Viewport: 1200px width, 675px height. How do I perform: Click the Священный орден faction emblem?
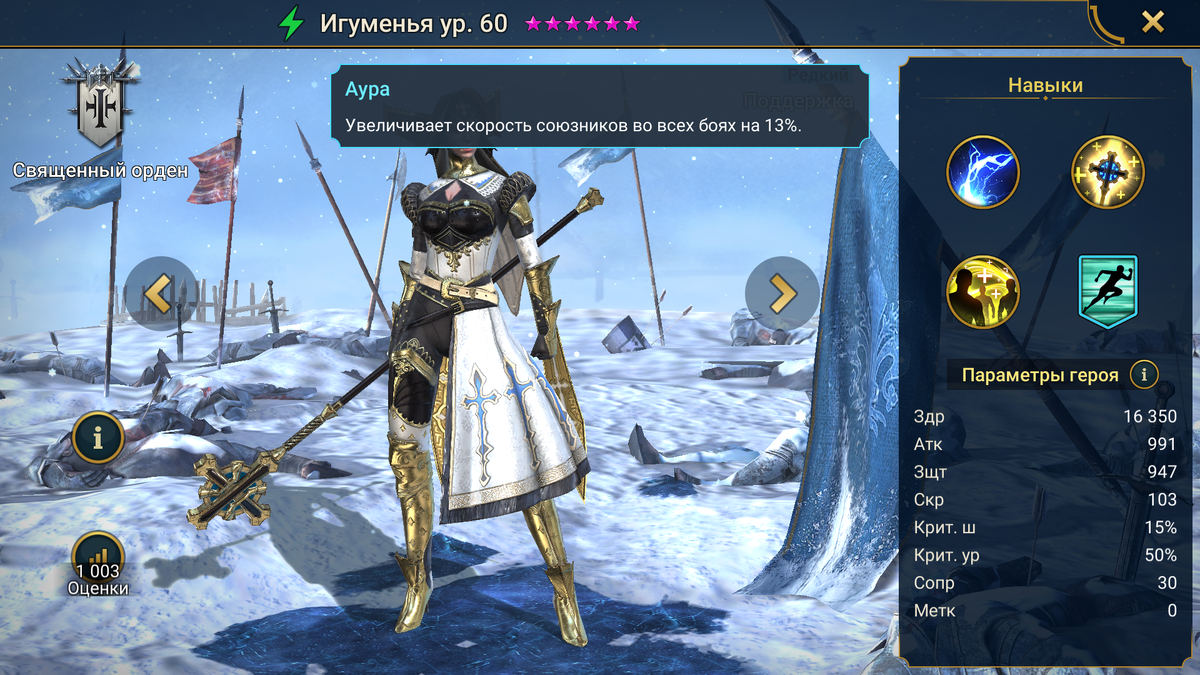click(x=98, y=104)
